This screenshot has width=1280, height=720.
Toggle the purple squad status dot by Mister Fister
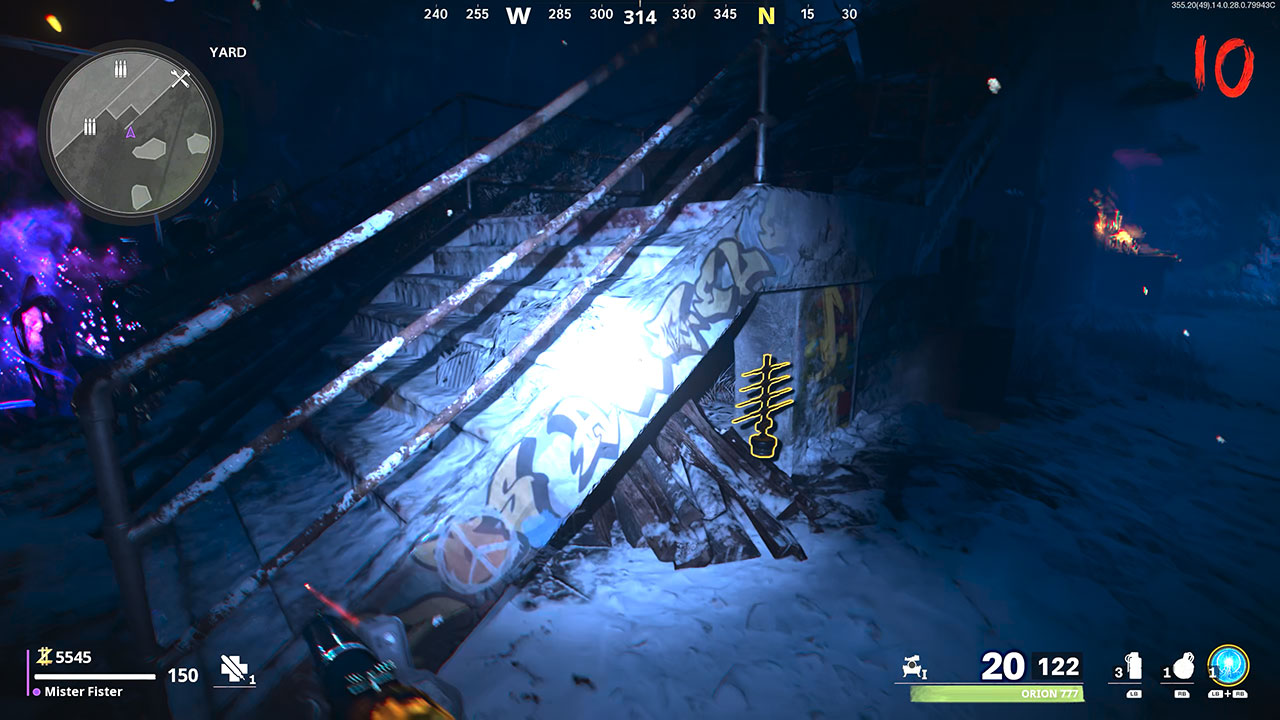point(37,691)
